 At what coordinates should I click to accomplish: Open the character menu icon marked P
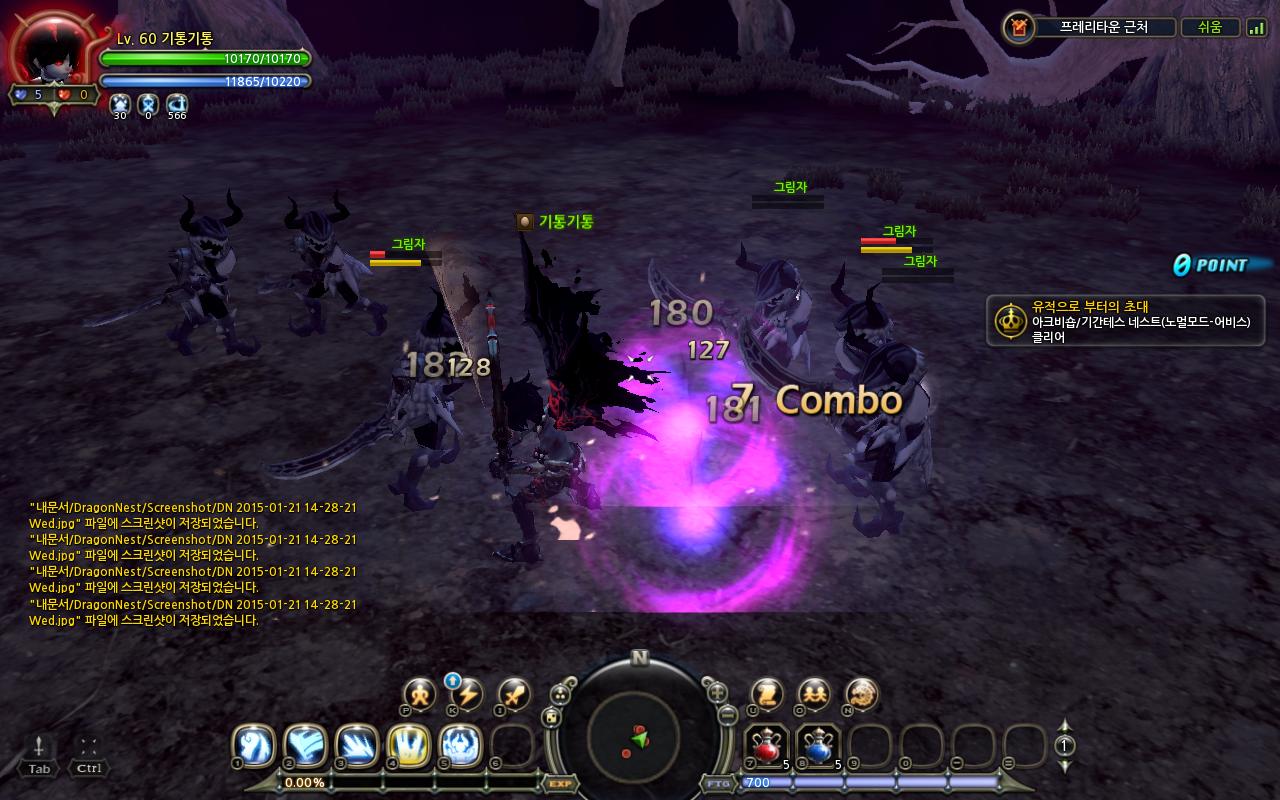420,694
